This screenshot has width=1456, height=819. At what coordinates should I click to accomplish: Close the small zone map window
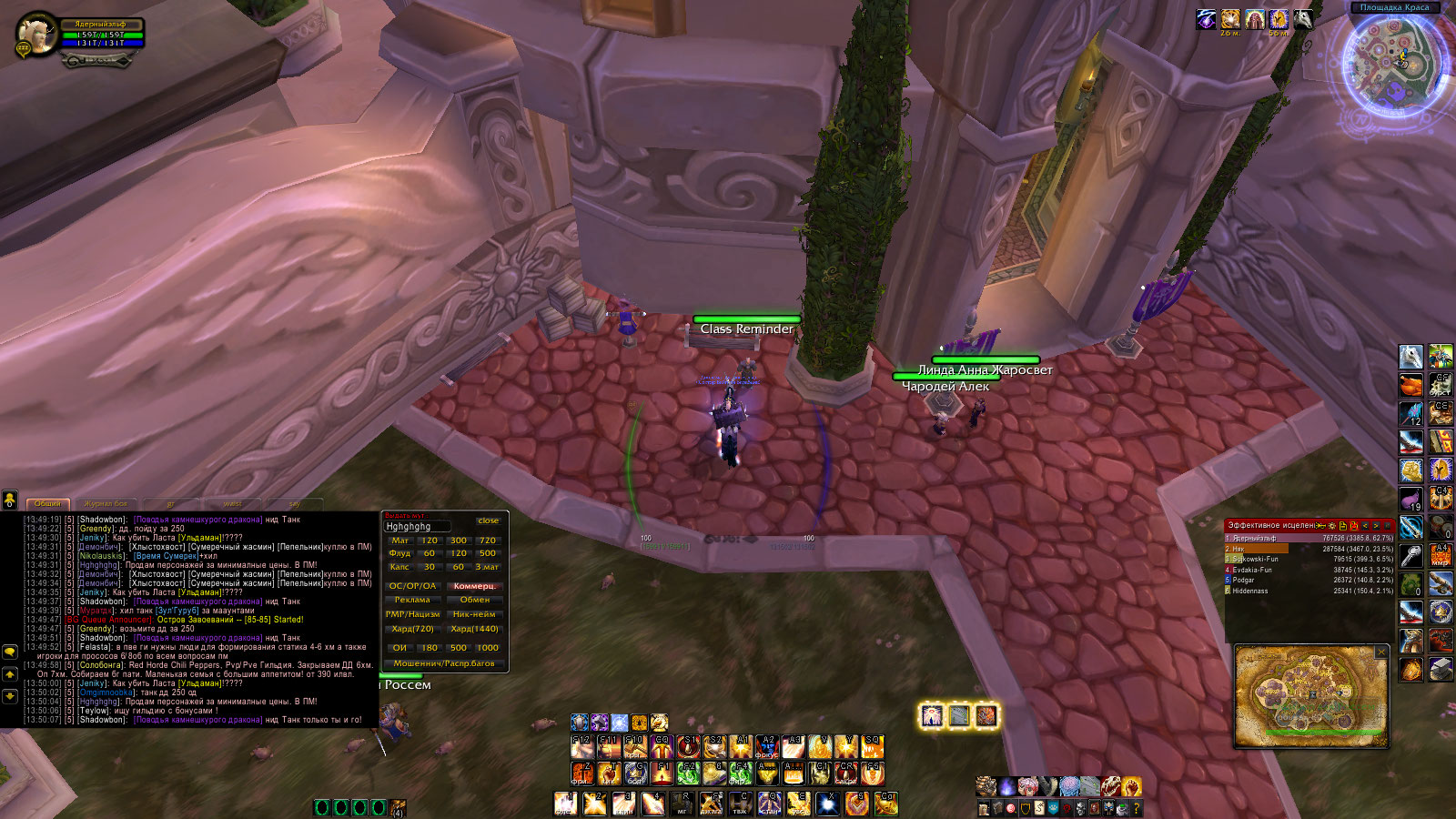pos(1381,652)
